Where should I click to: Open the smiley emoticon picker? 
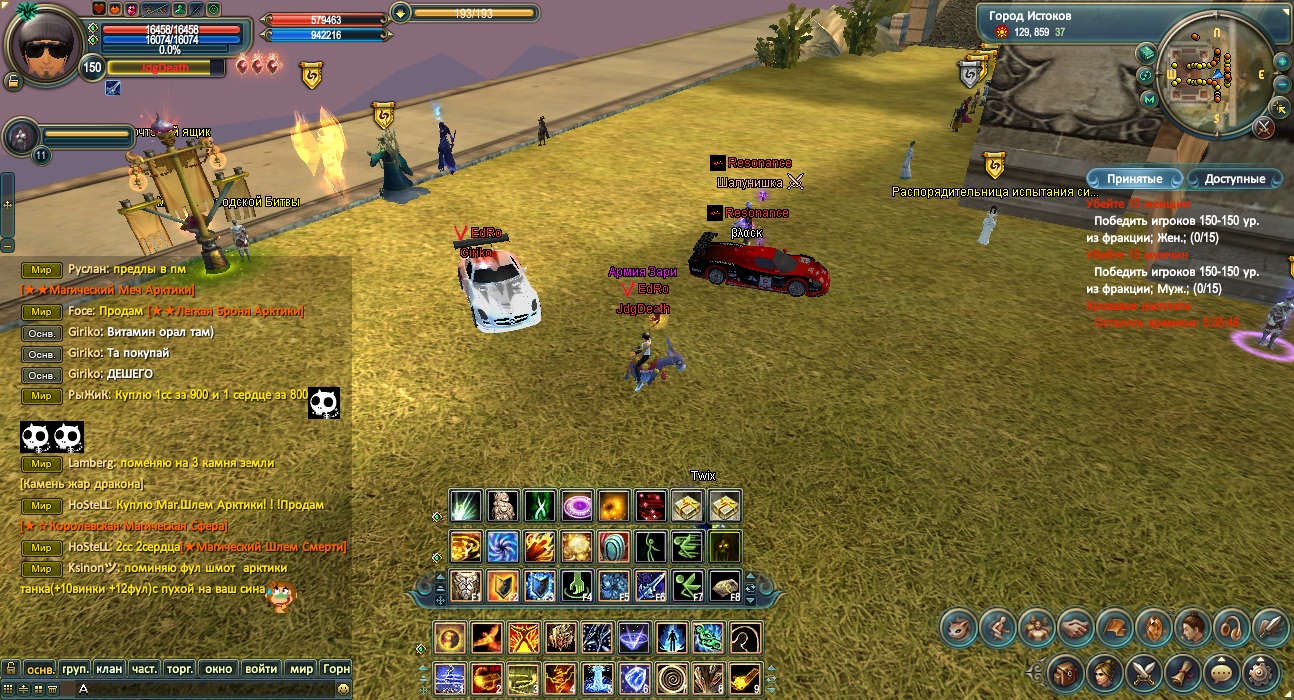pos(343,689)
